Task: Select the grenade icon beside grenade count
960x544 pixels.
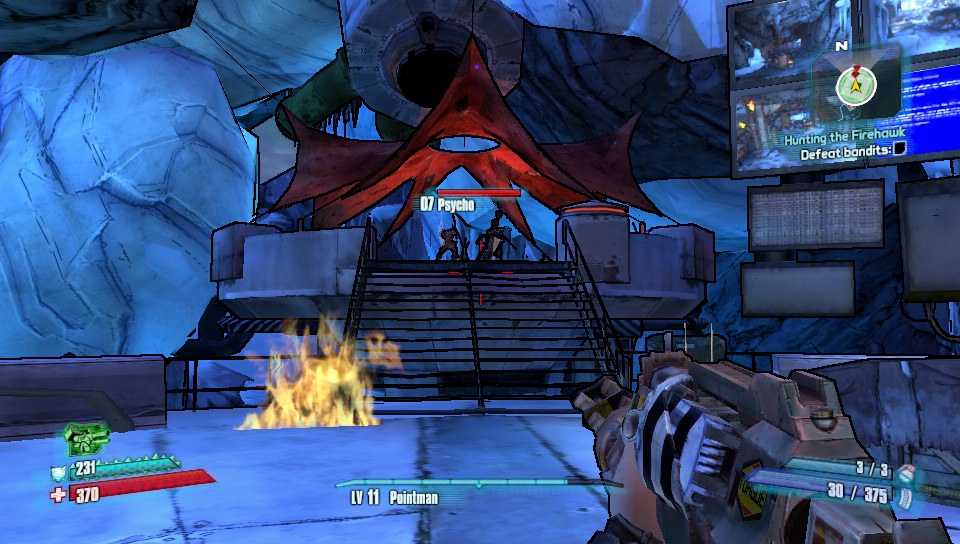Action: [x=905, y=468]
